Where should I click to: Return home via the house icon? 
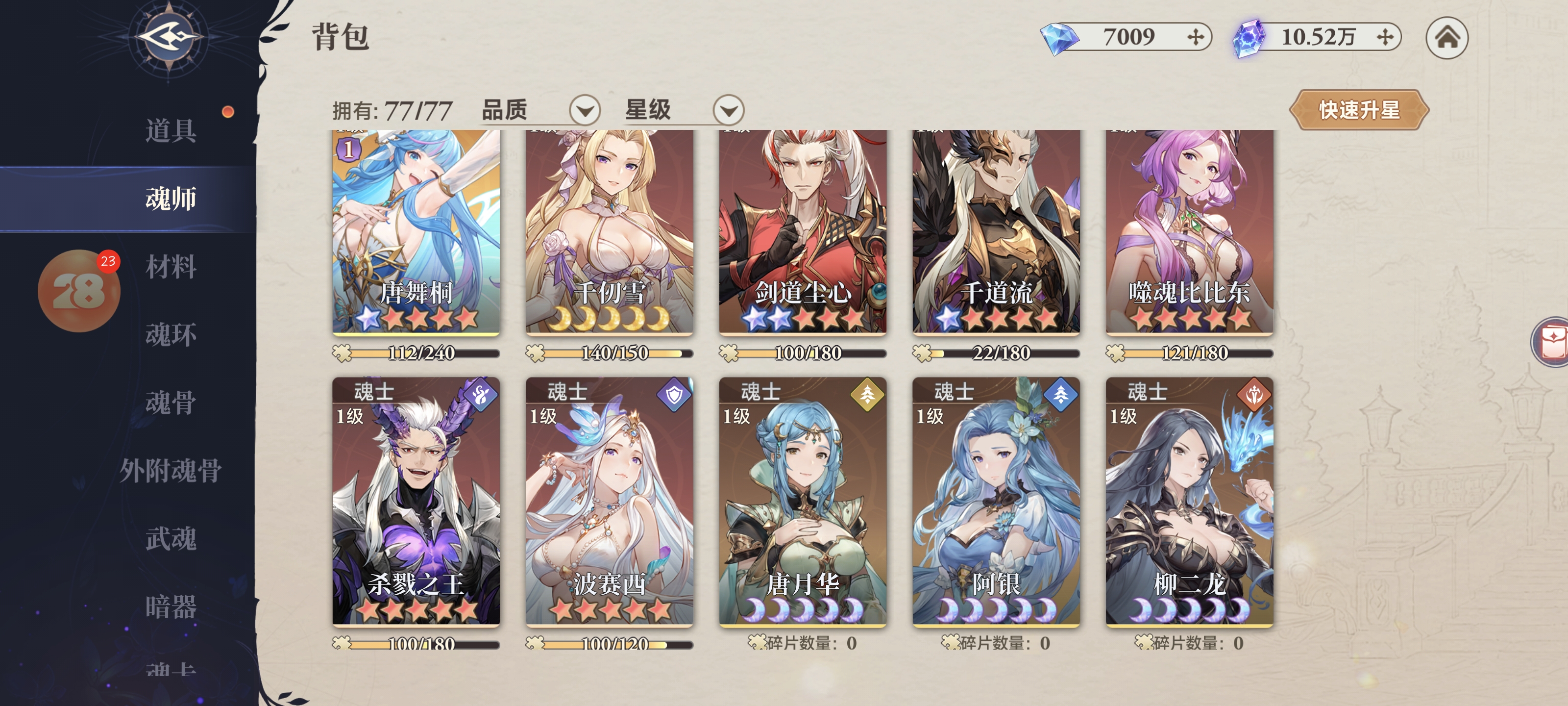(1446, 38)
